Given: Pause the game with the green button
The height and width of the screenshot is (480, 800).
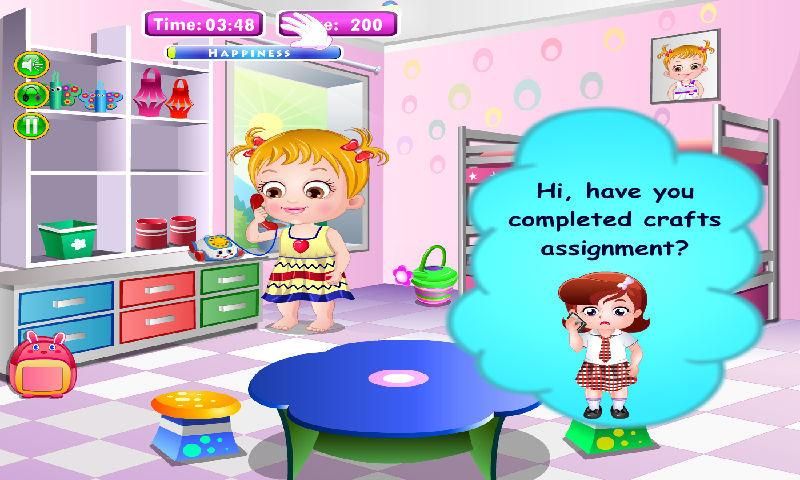Looking at the screenshot, I should [31, 126].
